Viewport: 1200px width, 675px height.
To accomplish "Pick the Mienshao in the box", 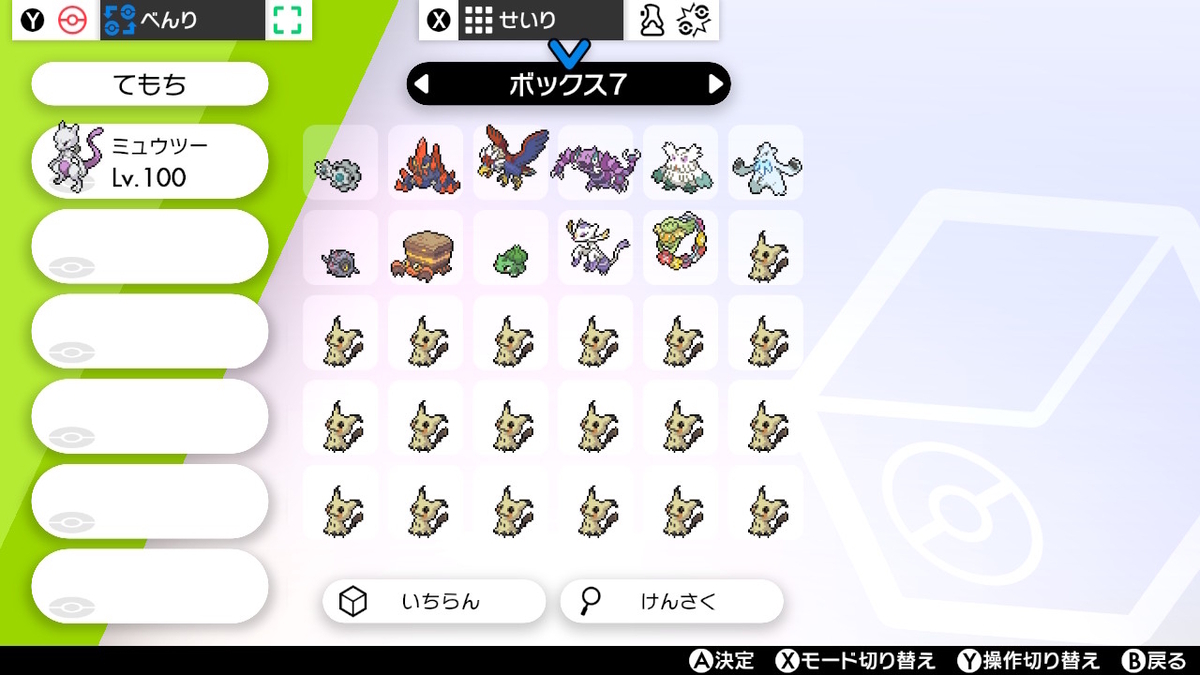I will (x=595, y=247).
